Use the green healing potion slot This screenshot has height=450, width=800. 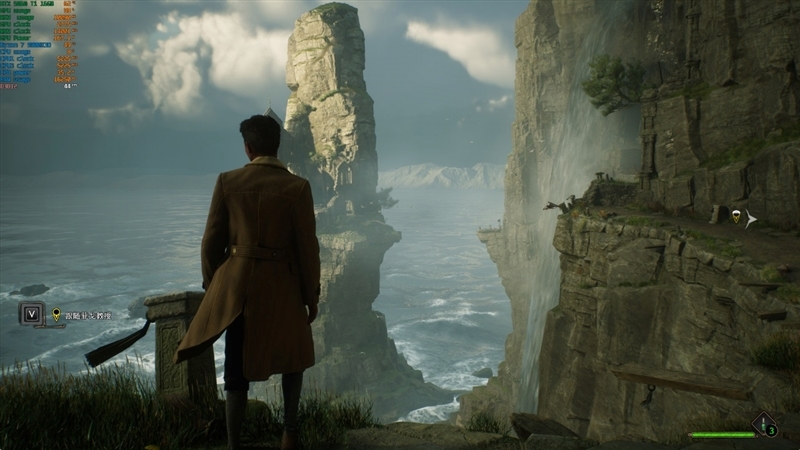click(765, 427)
